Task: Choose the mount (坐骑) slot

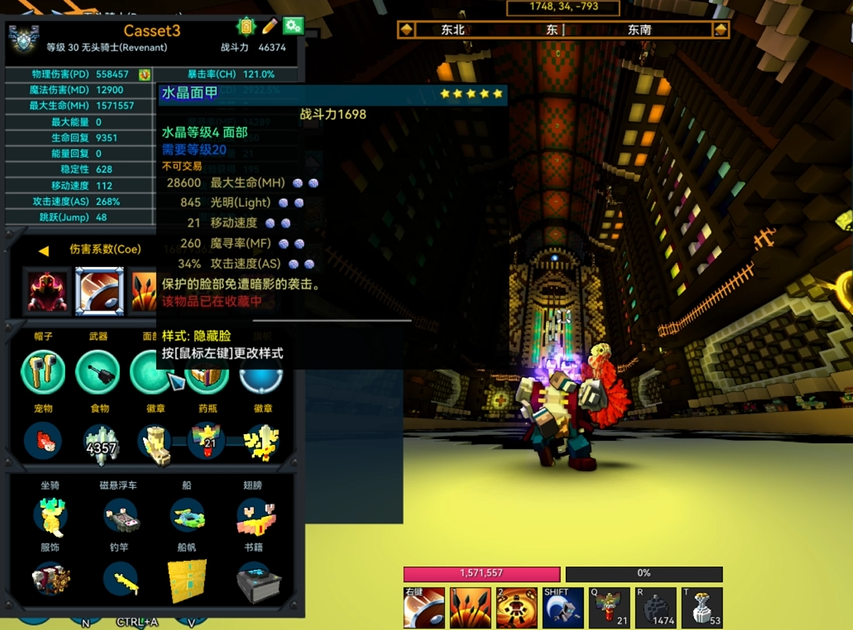Action: pos(48,515)
